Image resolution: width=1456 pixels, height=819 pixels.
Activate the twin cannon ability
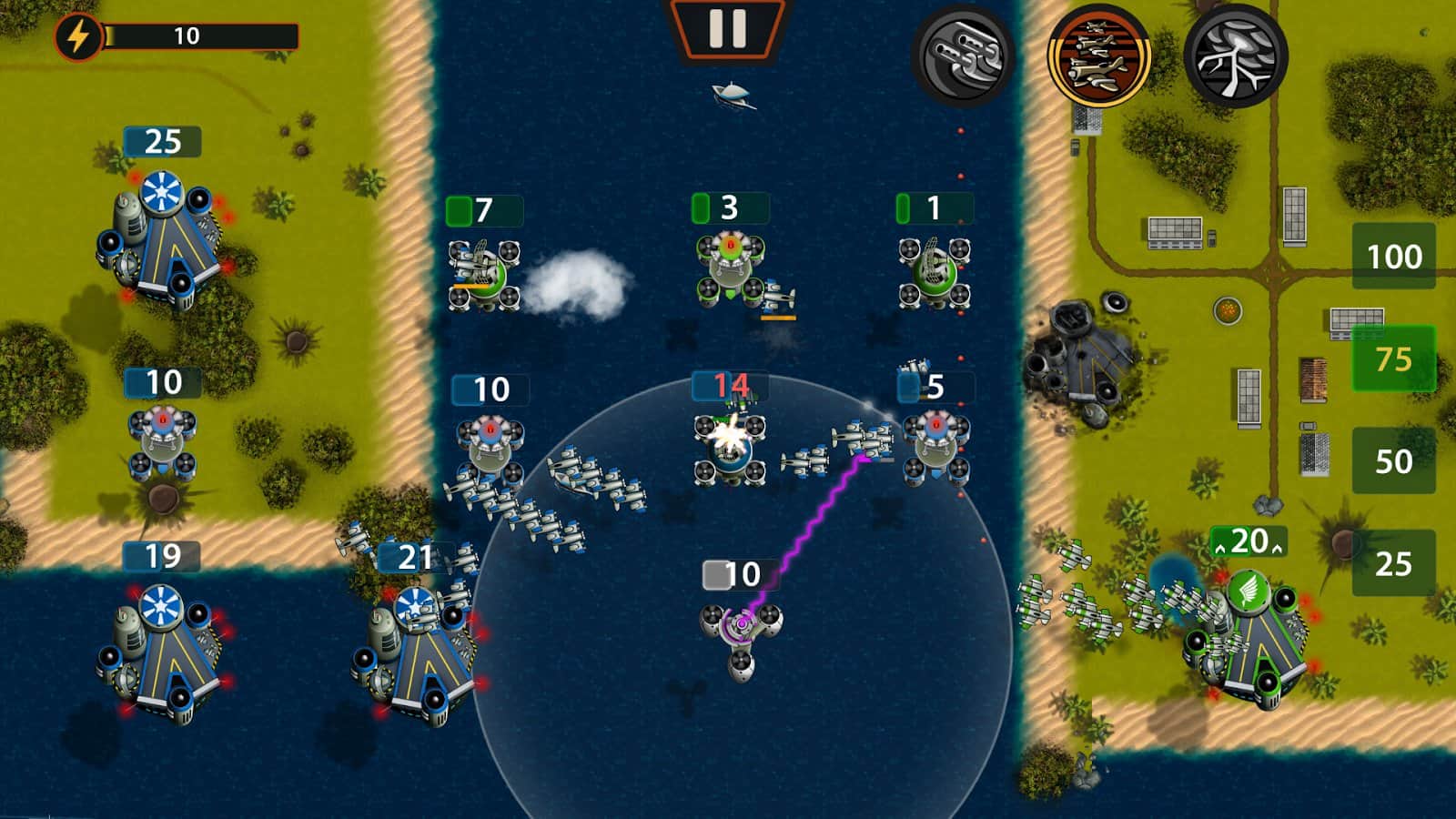coord(962,56)
